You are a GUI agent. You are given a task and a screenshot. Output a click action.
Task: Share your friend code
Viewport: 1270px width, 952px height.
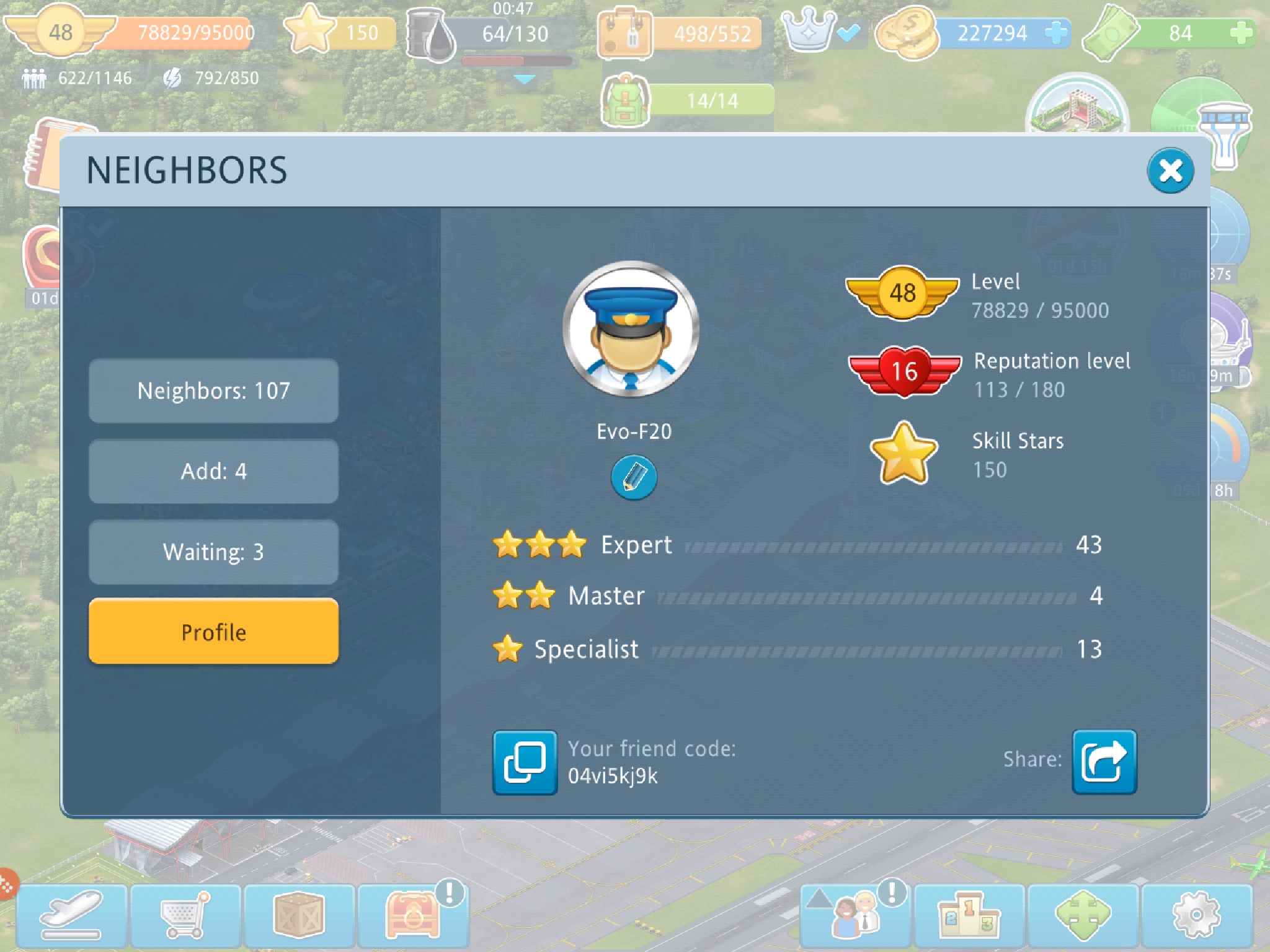point(1104,762)
